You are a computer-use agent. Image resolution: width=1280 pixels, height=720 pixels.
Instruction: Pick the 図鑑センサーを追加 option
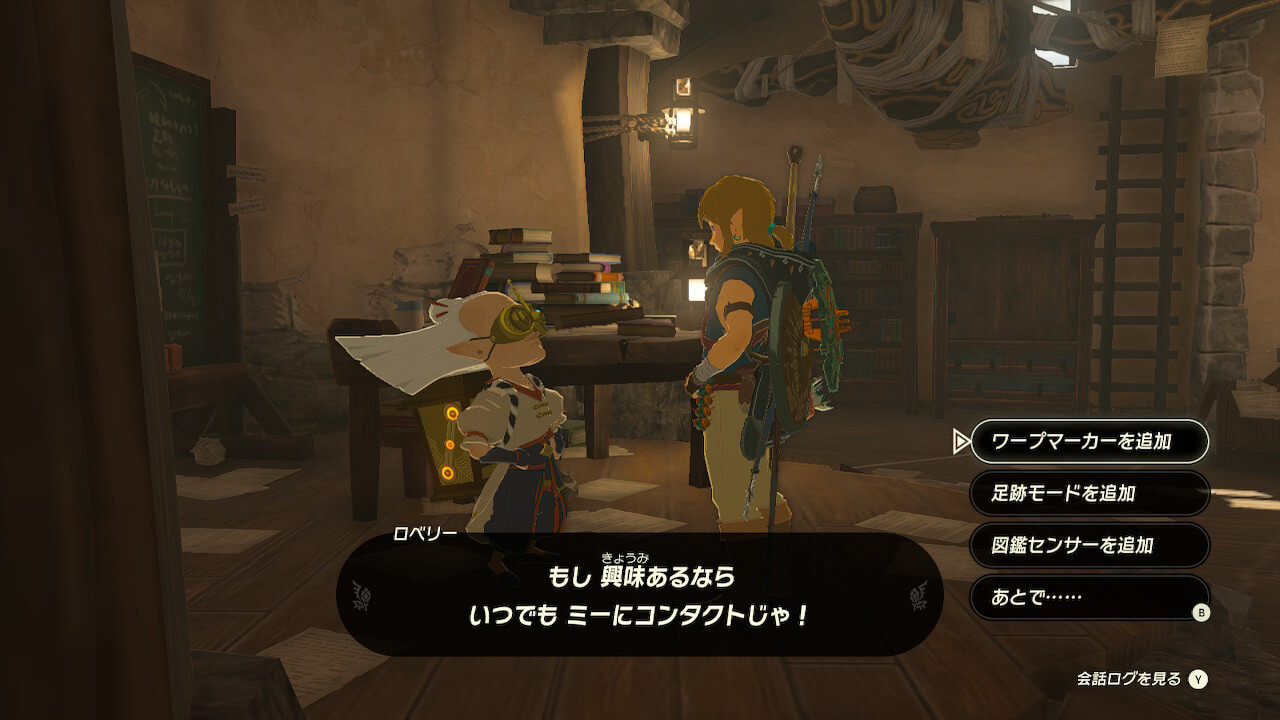1089,545
